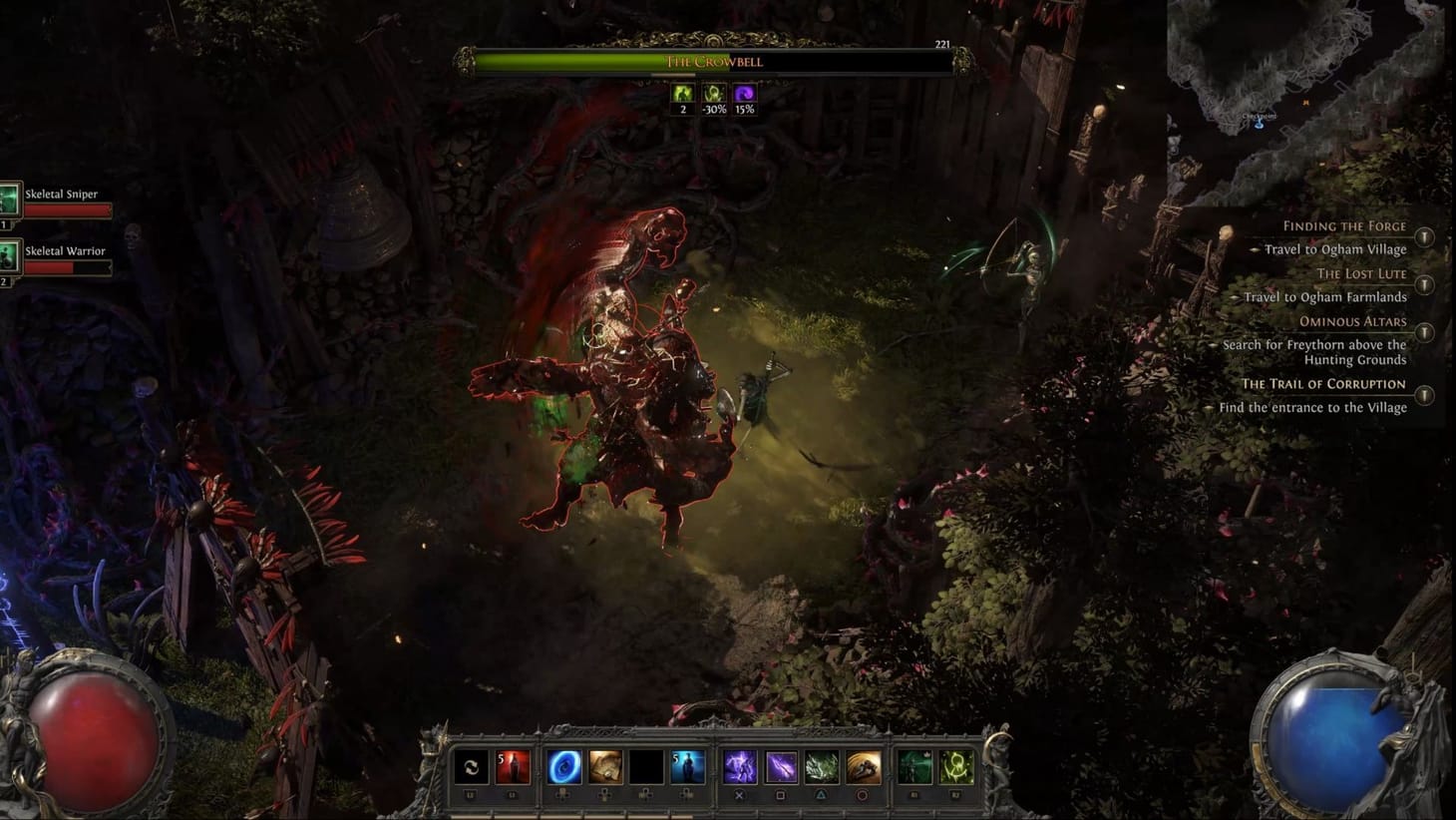The image size is (1456, 820).
Task: Toggle tracking for The Lost Lute quest
Action: [1423, 284]
